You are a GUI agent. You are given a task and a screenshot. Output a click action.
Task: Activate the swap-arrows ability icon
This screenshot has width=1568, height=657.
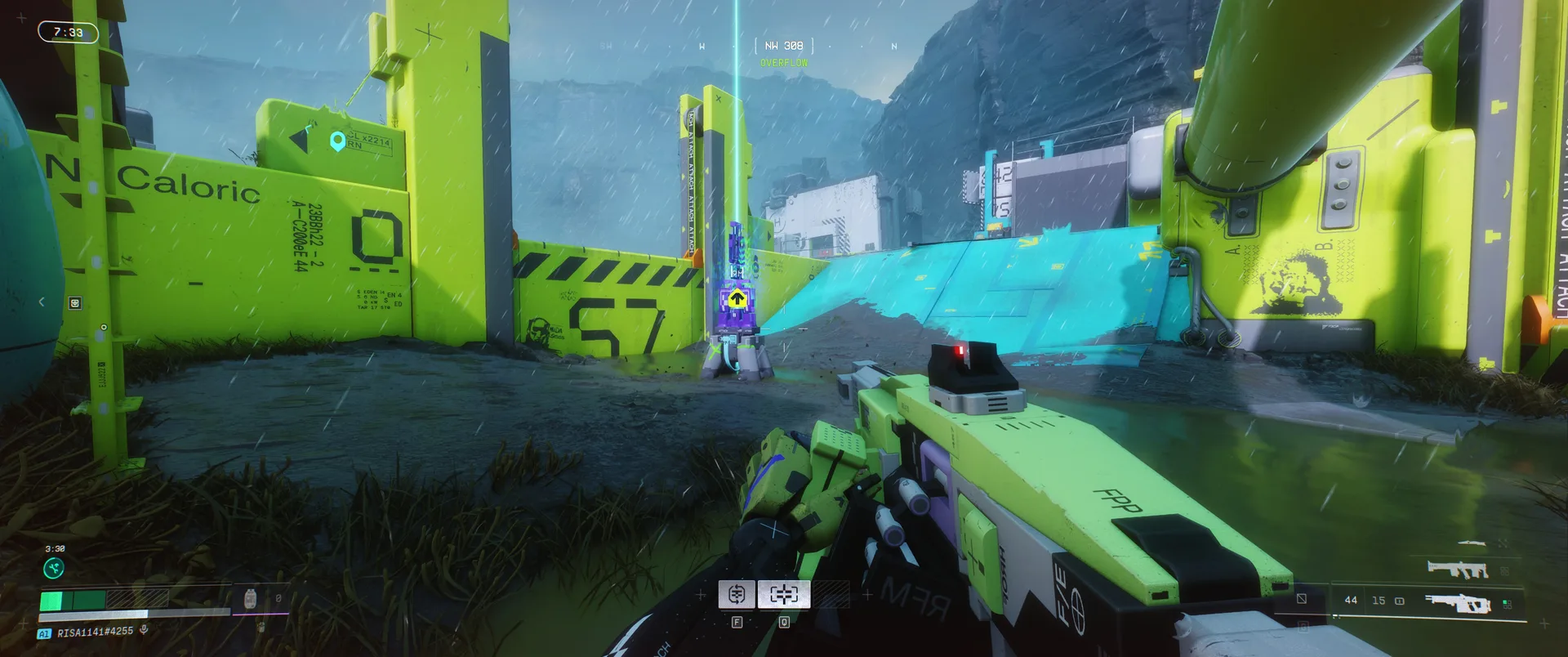736,594
